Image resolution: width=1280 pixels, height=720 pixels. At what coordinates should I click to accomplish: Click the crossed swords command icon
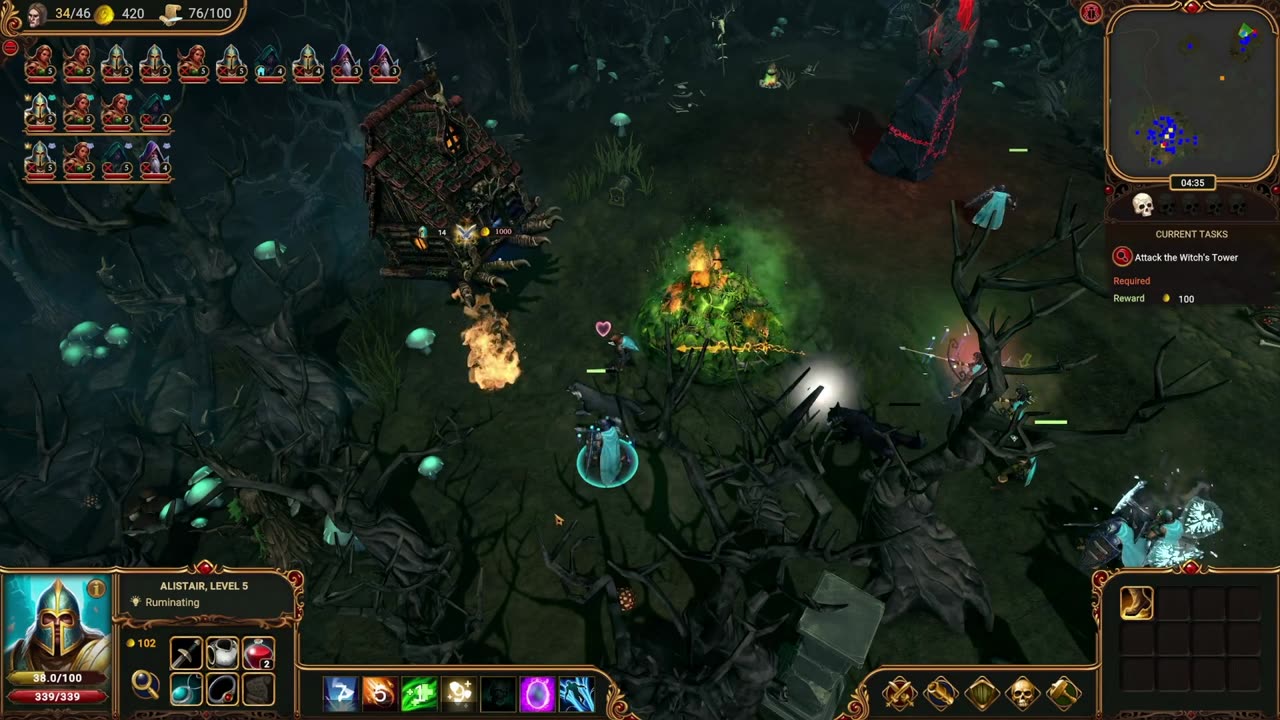pyautogui.click(x=899, y=692)
